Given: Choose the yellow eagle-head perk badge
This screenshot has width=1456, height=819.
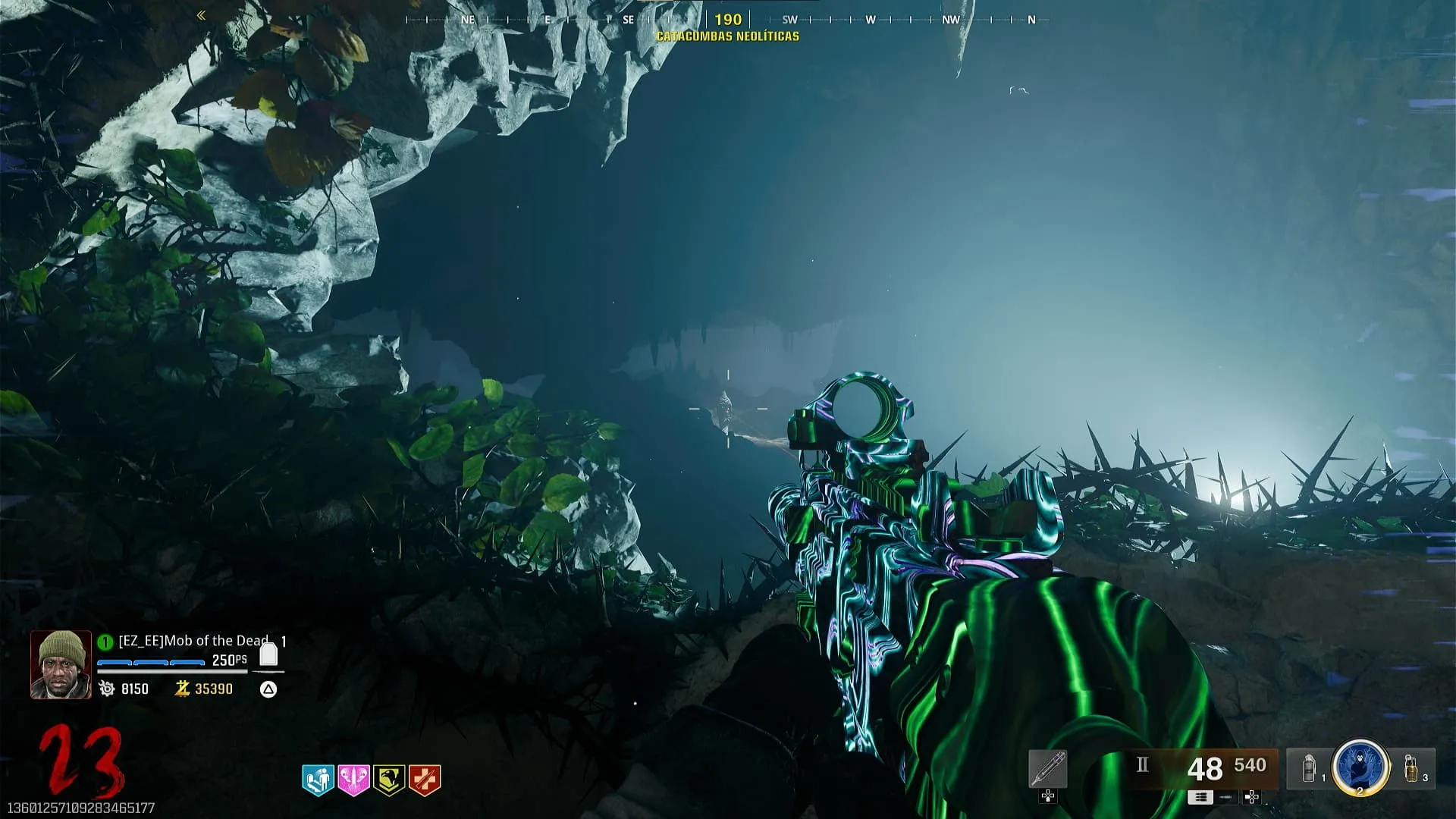Looking at the screenshot, I should [x=389, y=779].
